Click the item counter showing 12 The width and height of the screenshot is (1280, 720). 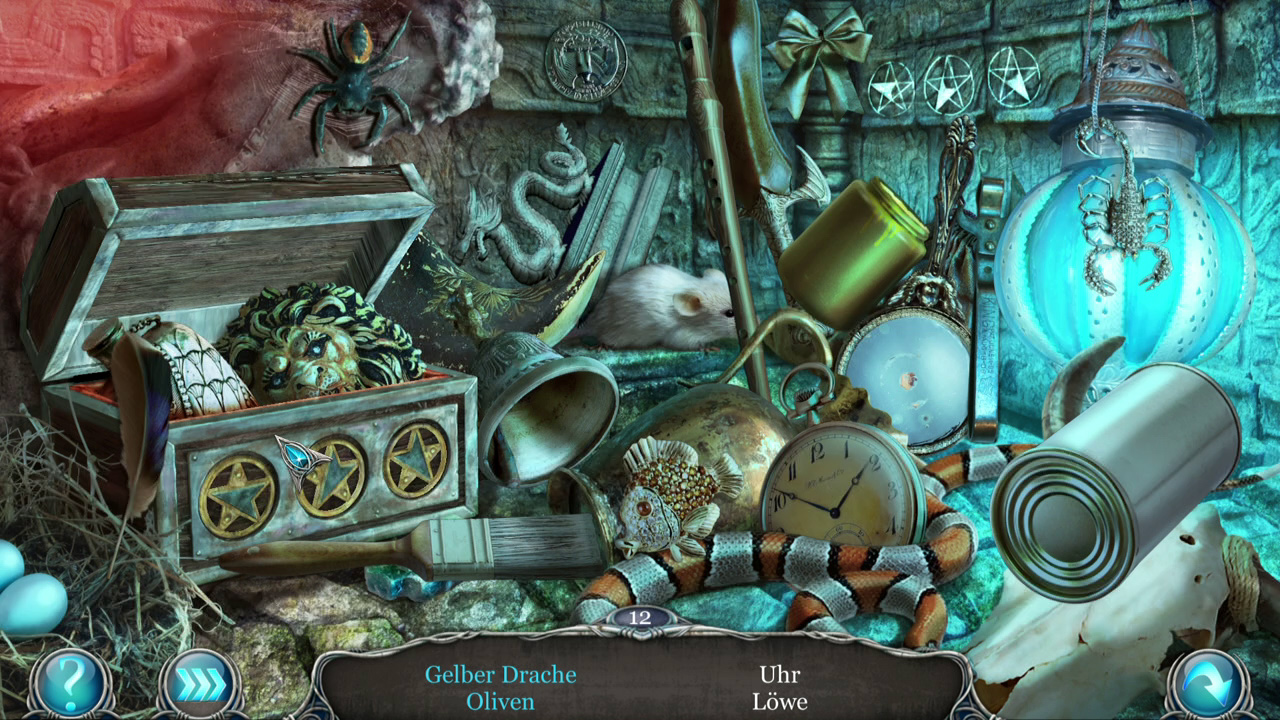pyautogui.click(x=640, y=619)
